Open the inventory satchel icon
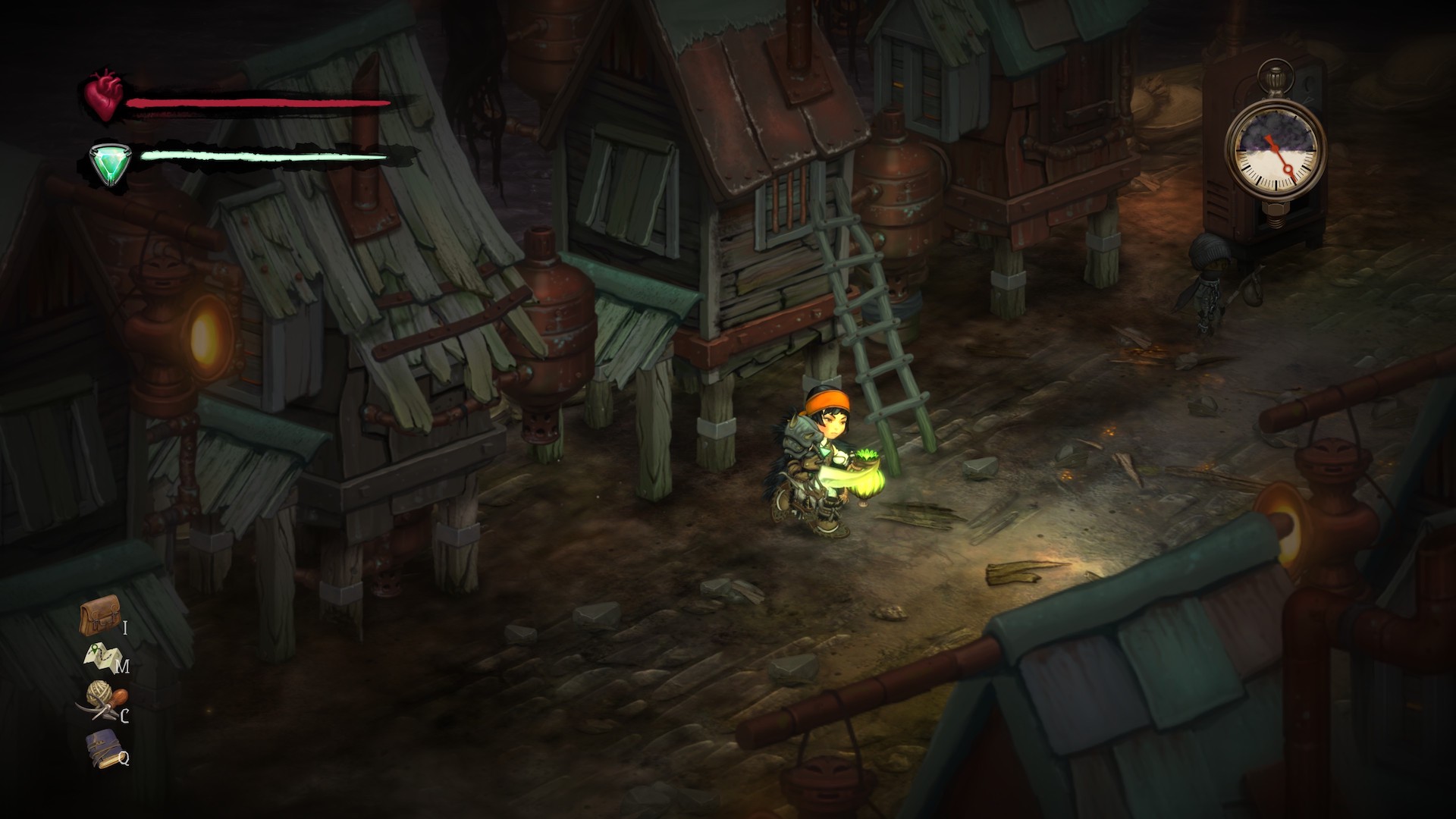This screenshot has height=819, width=1456. (99, 616)
